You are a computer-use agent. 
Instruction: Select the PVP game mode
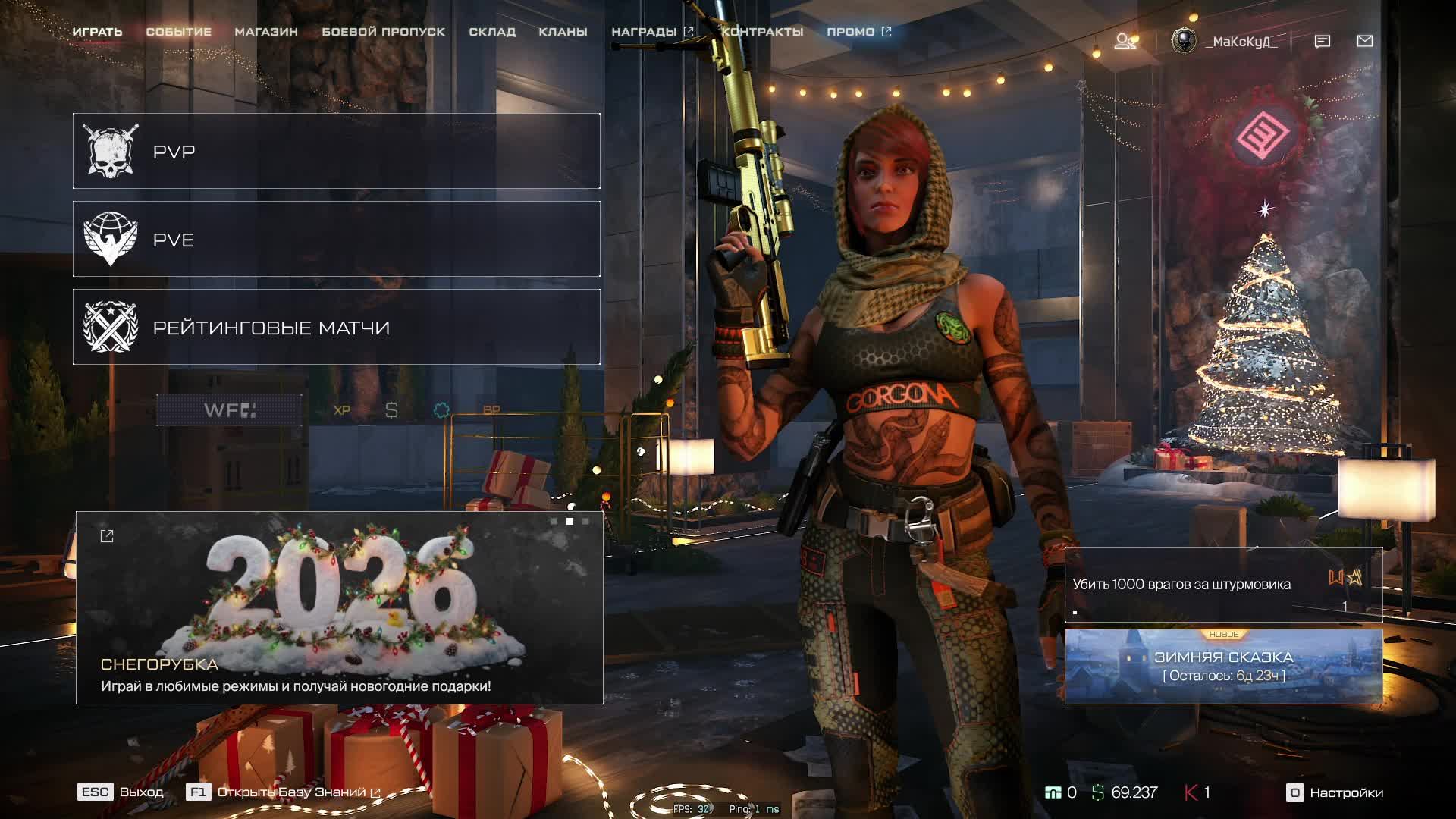pos(337,152)
